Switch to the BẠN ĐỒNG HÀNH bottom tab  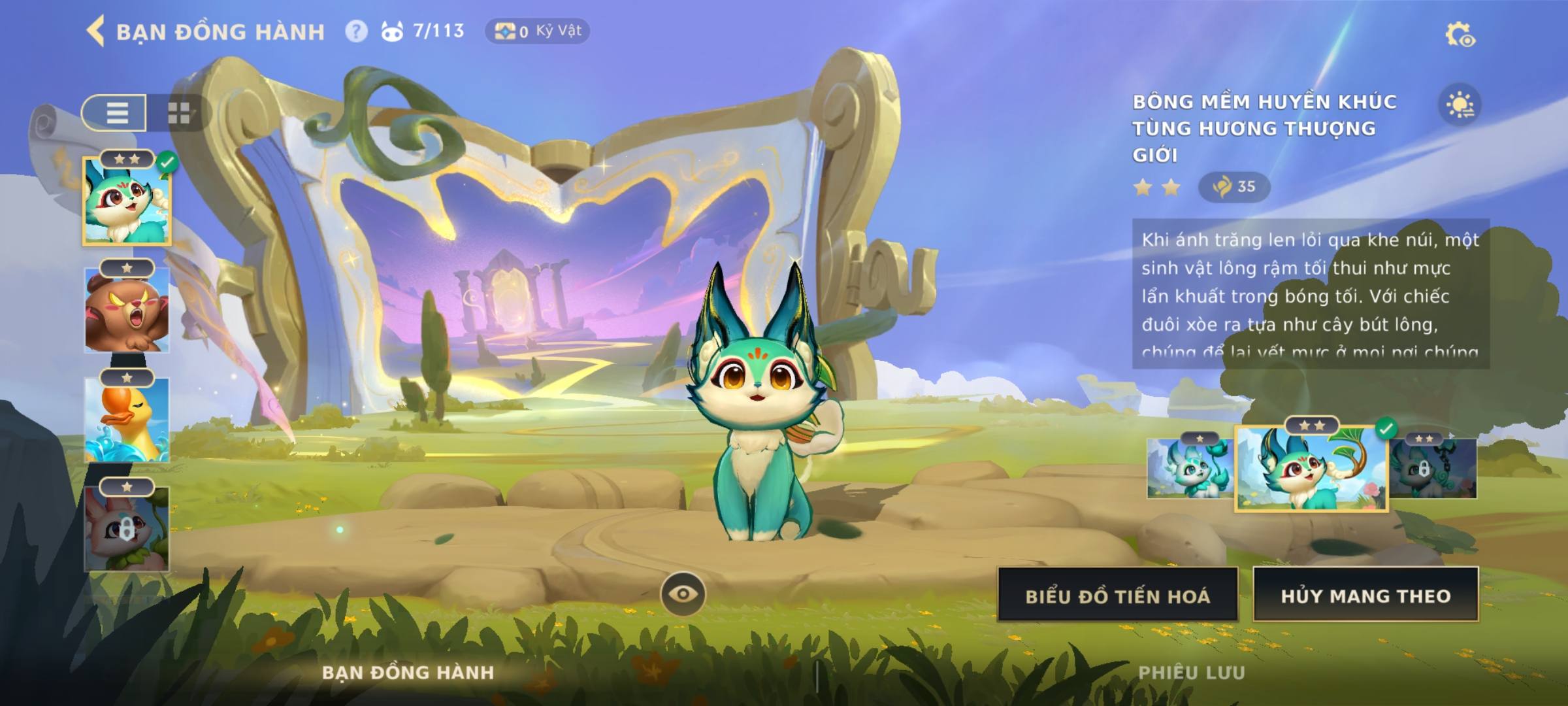tap(408, 673)
